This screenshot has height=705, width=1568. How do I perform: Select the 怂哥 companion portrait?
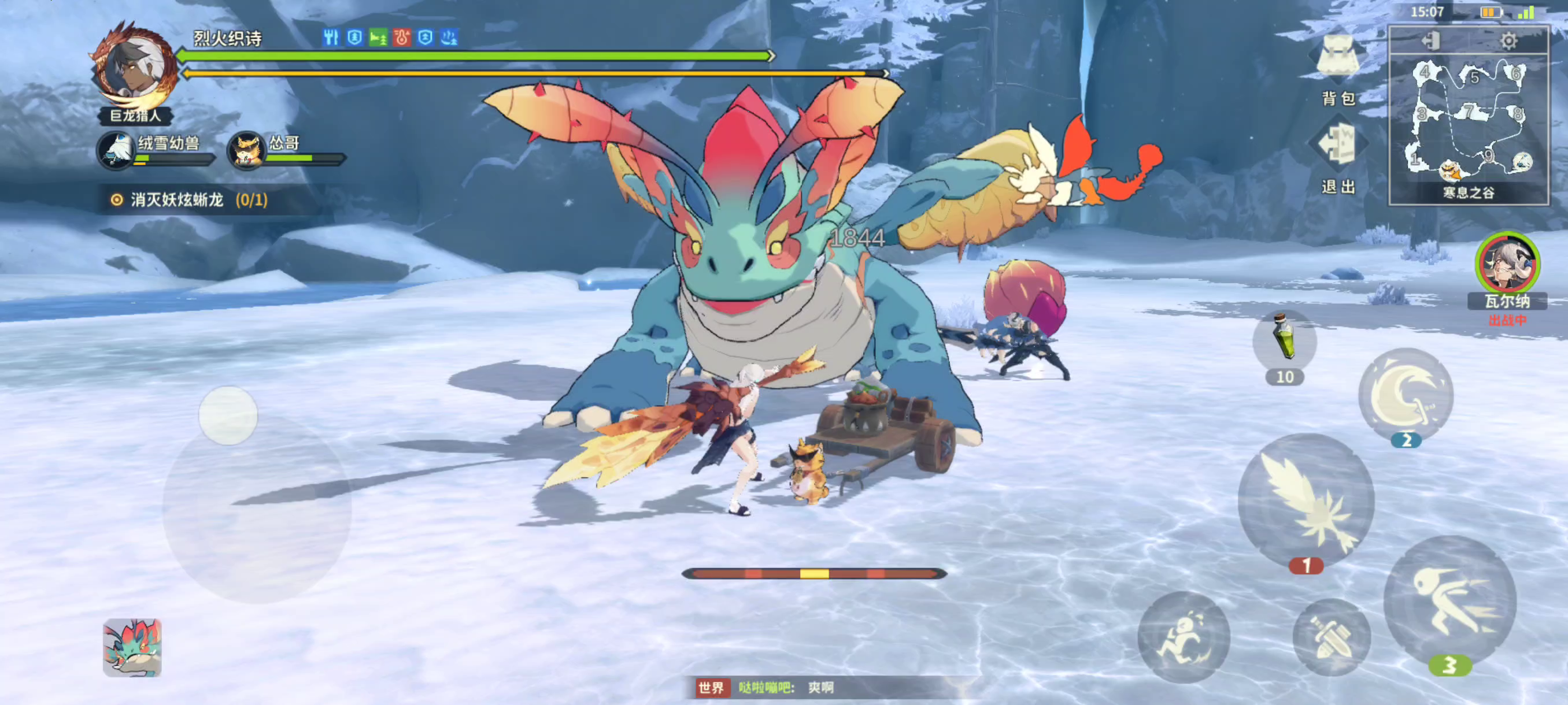pyautogui.click(x=246, y=150)
